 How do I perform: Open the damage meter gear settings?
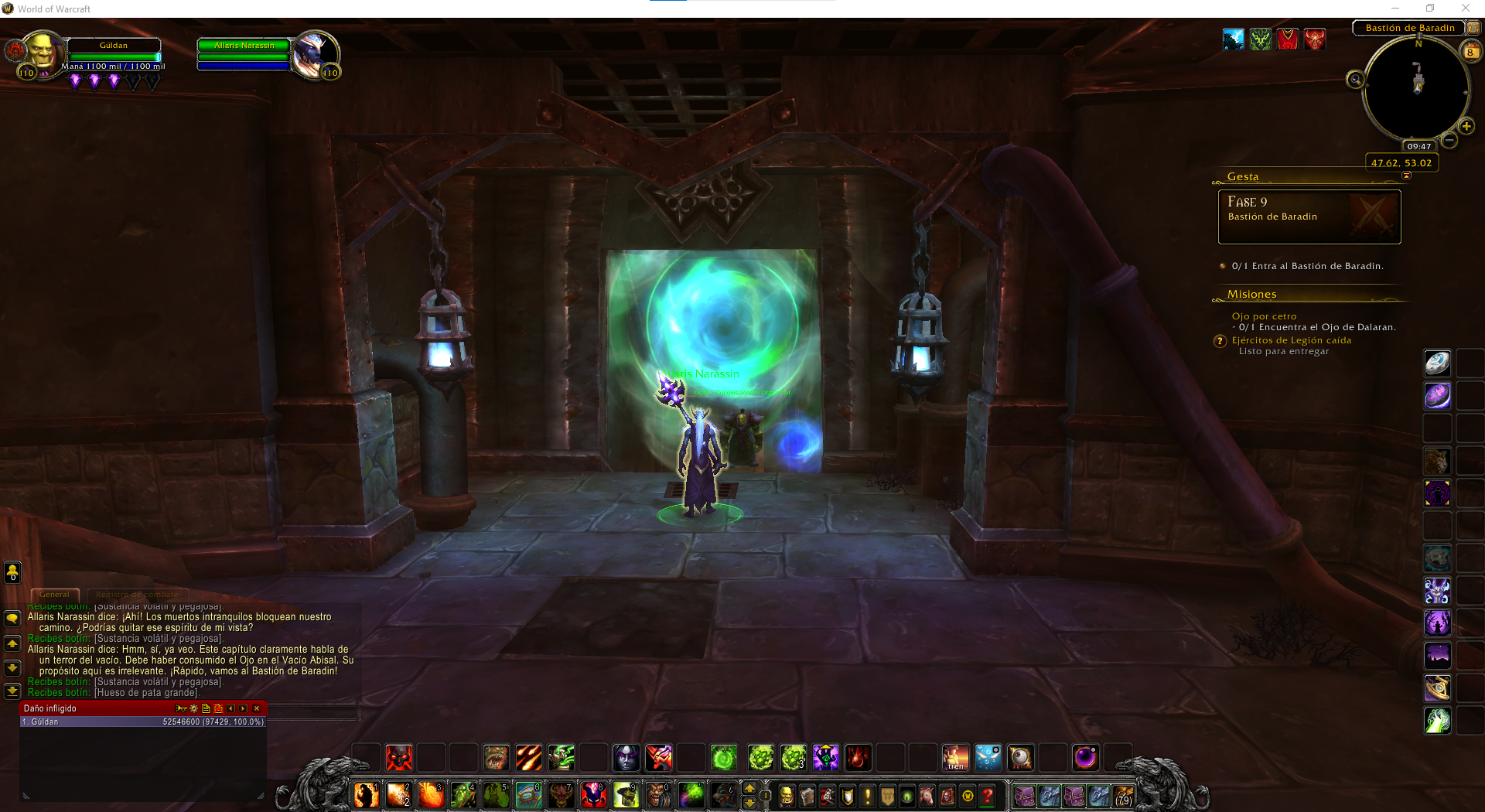193,708
